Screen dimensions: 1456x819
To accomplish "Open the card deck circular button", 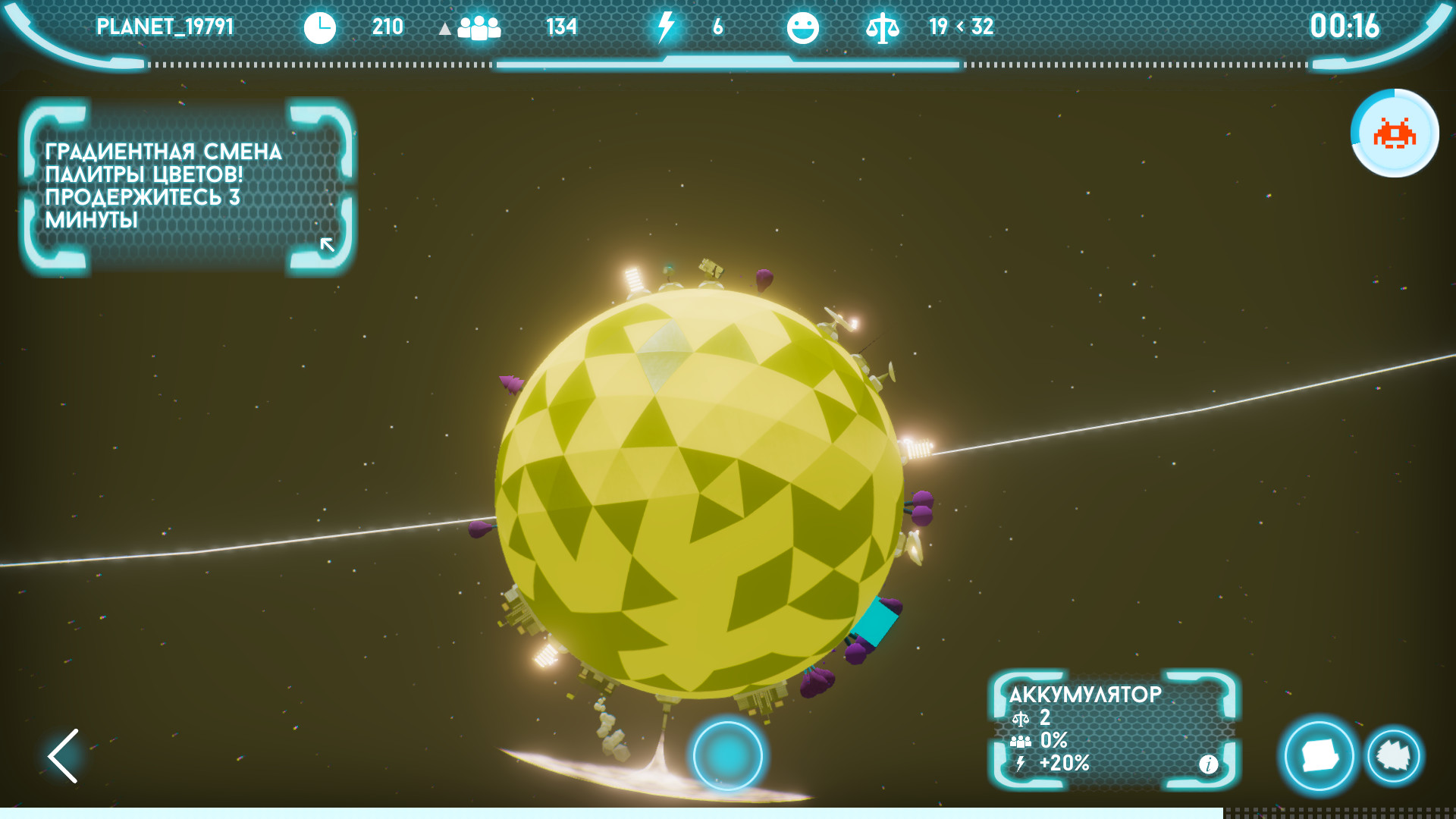I will click(x=1318, y=756).
